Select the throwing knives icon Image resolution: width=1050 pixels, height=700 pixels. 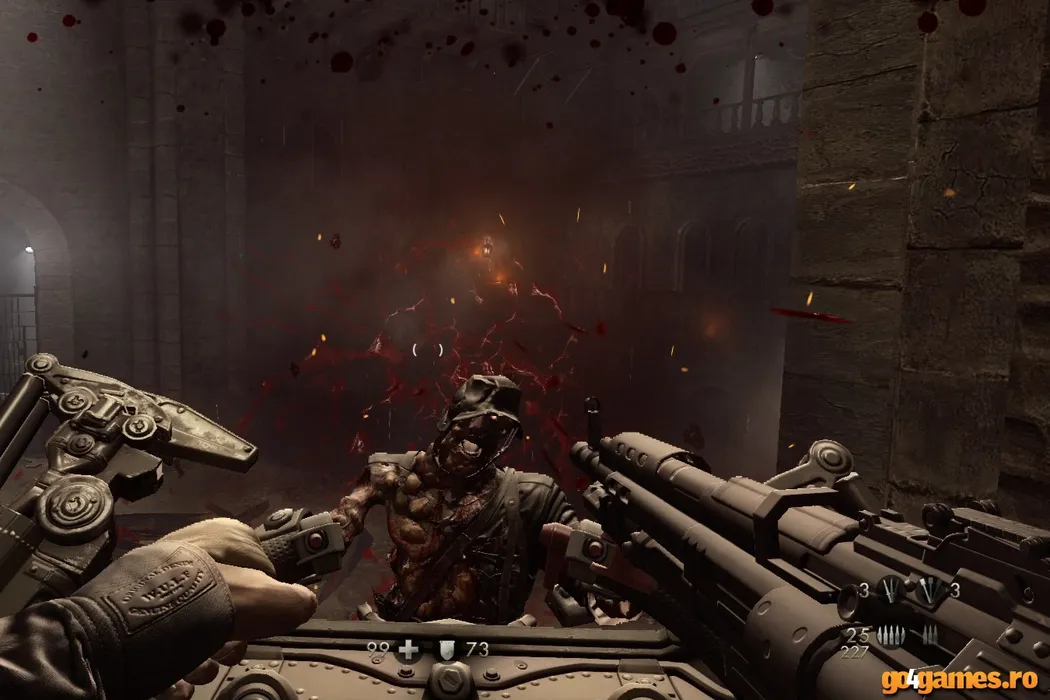click(x=890, y=590)
